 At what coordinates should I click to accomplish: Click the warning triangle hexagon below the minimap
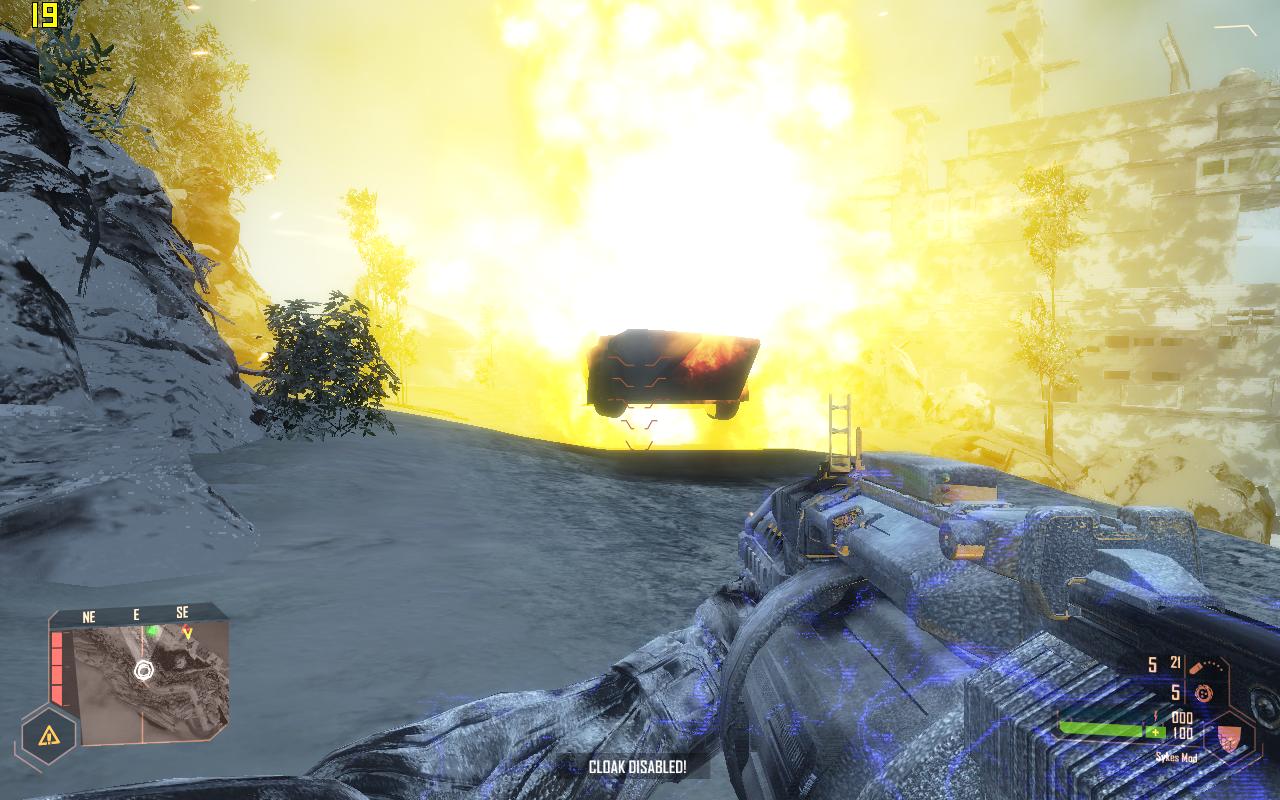(x=48, y=735)
